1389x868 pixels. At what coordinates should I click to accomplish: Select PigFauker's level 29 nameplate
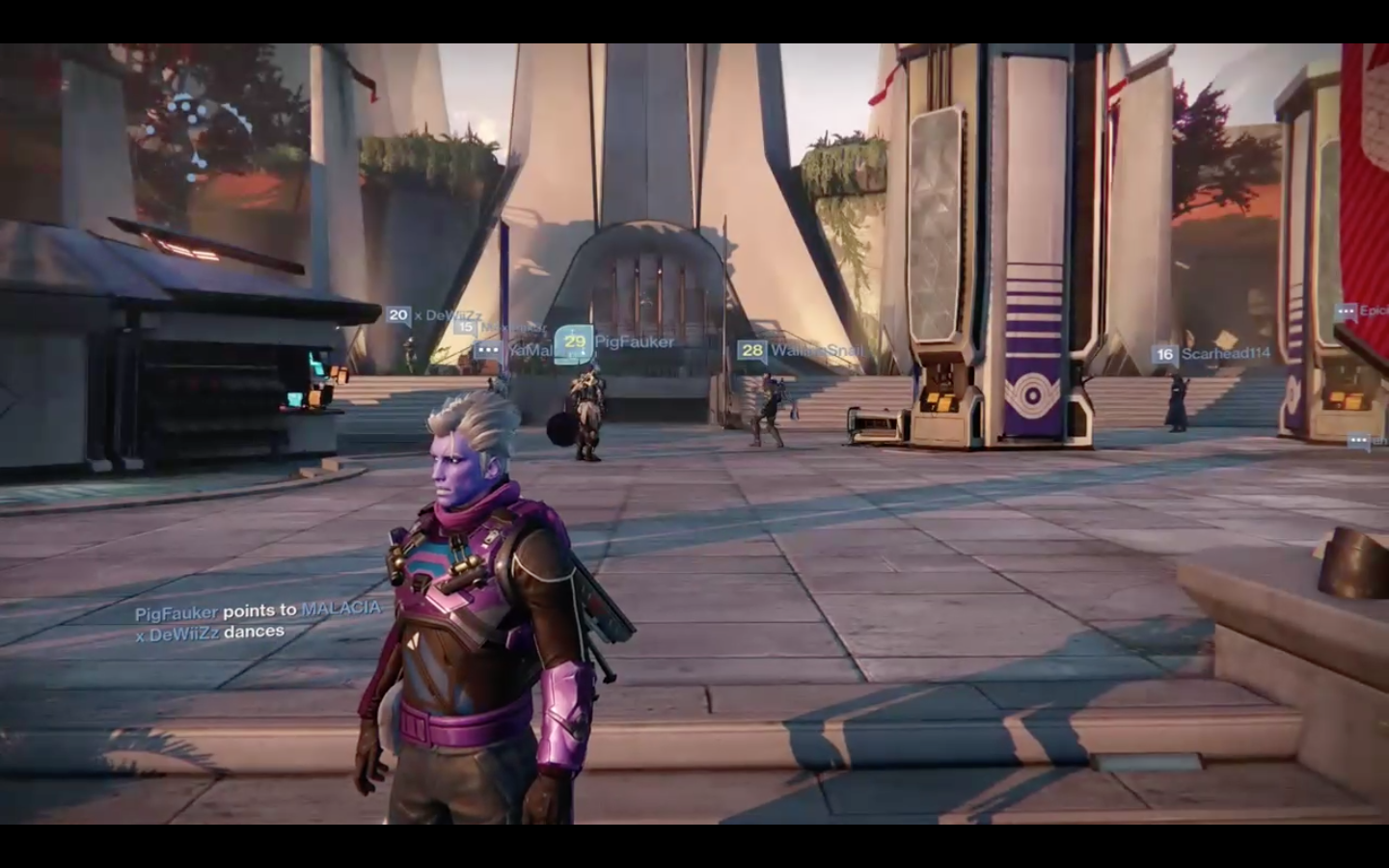click(x=616, y=341)
